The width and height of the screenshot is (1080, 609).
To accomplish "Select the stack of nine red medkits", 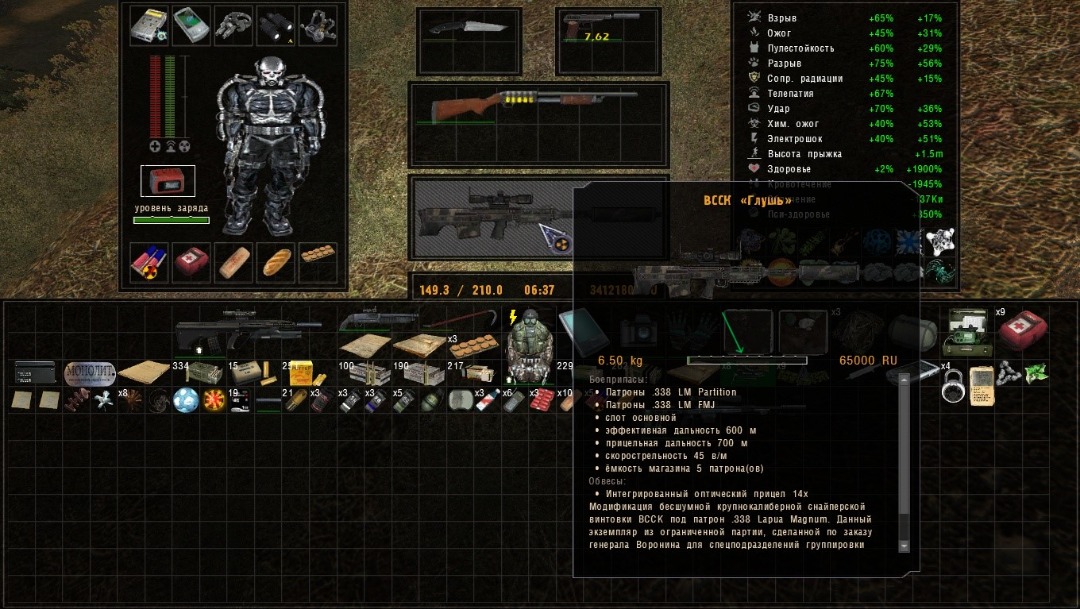I will (x=1020, y=328).
